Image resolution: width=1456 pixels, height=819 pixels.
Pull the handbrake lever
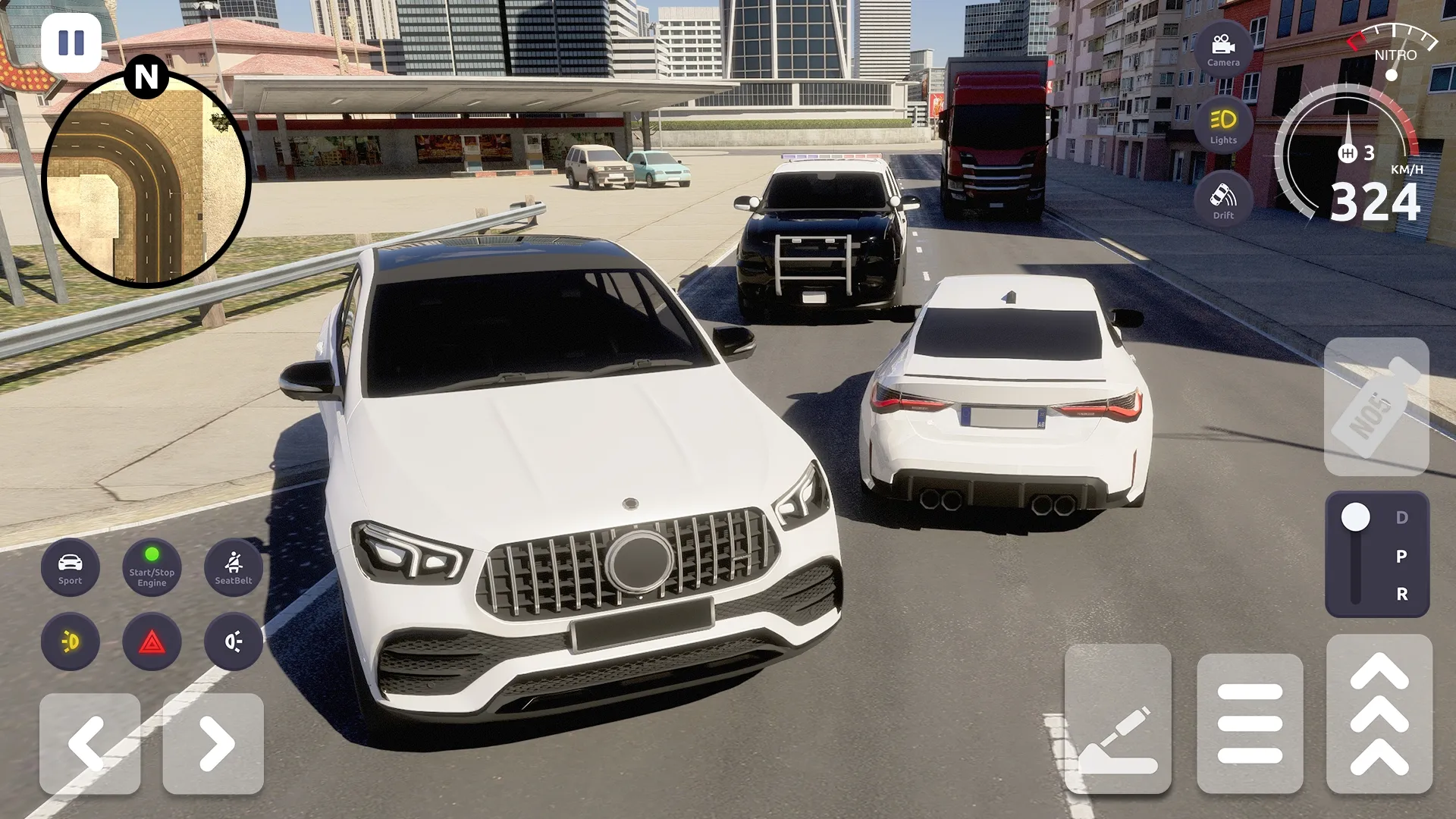[x=1117, y=719]
